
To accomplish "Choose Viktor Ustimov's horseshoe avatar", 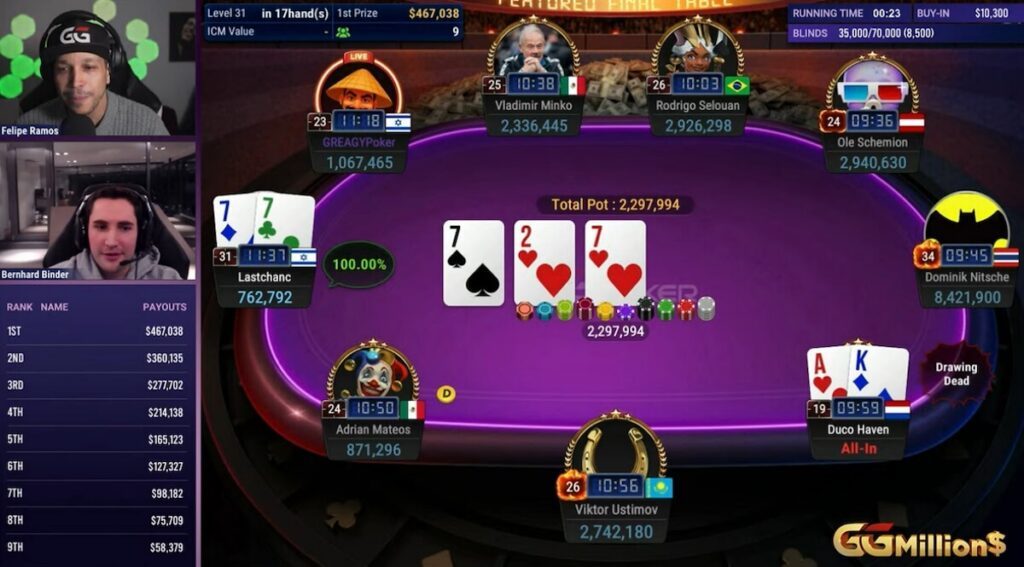I will [x=615, y=447].
